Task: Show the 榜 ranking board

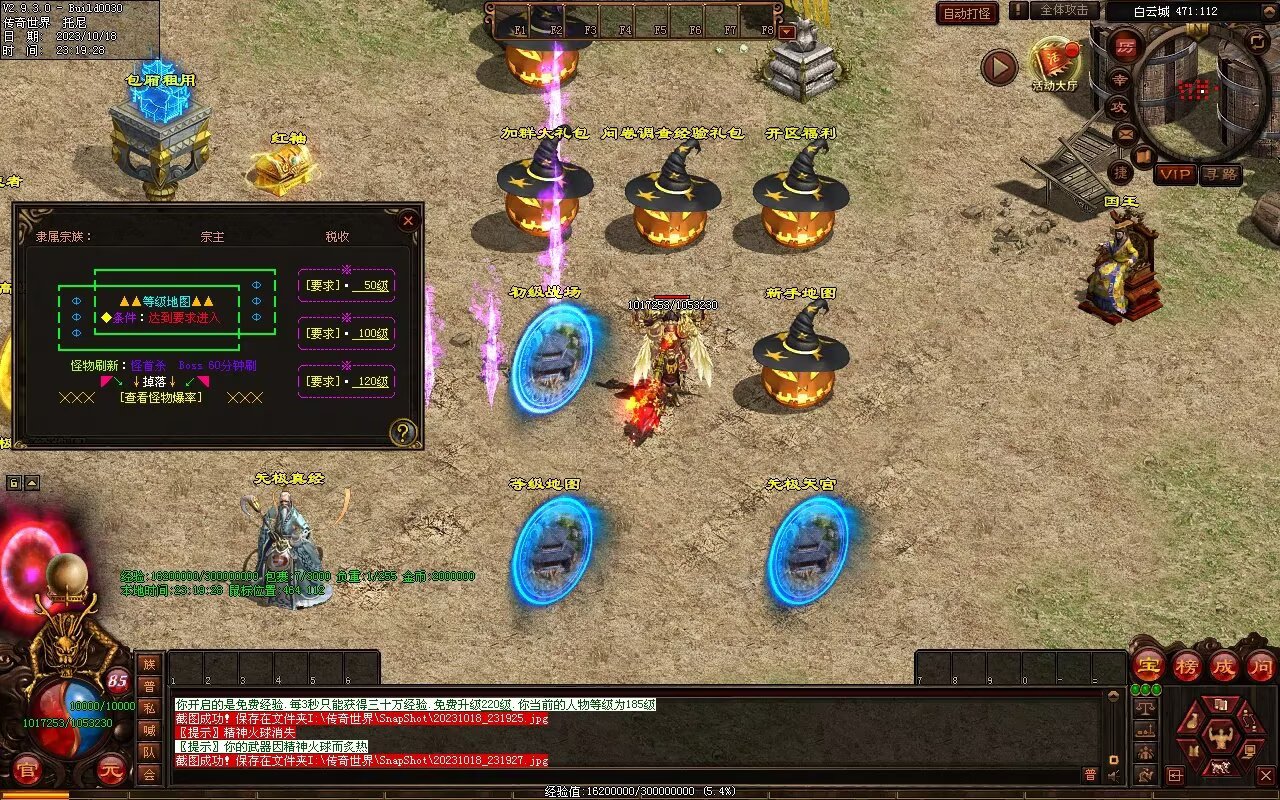Action: tap(1187, 665)
